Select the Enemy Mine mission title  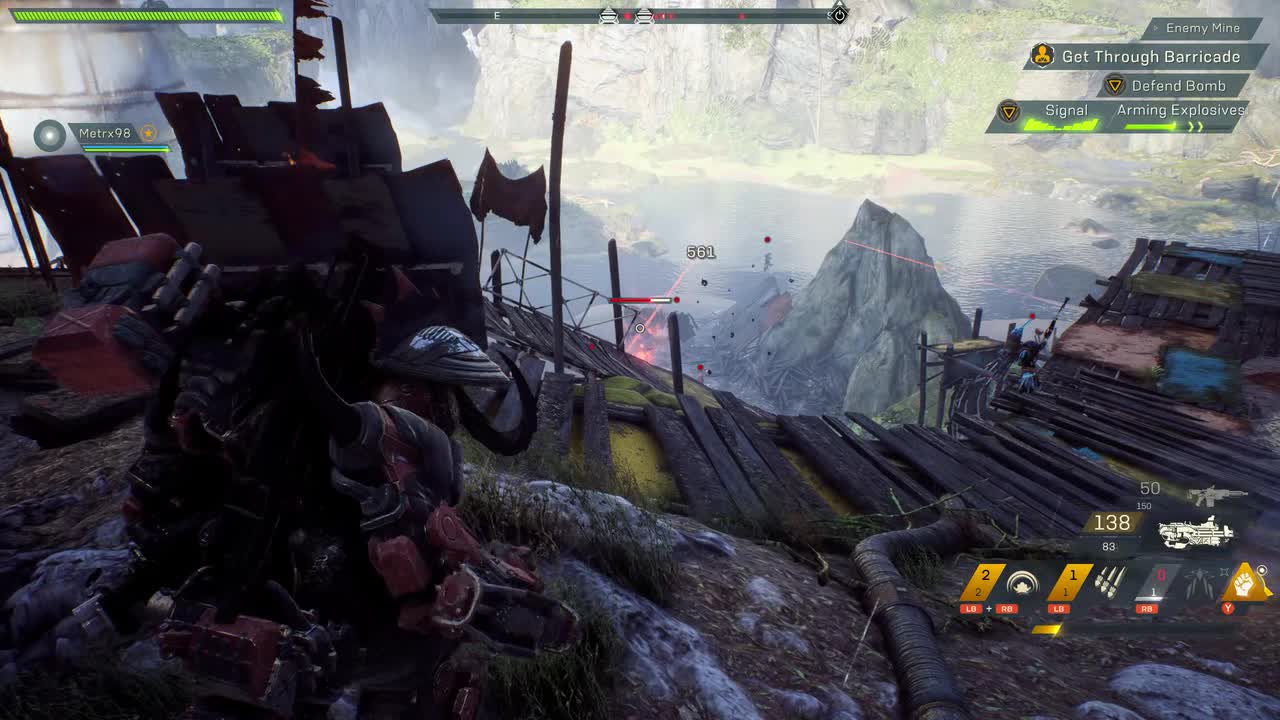pyautogui.click(x=1203, y=27)
